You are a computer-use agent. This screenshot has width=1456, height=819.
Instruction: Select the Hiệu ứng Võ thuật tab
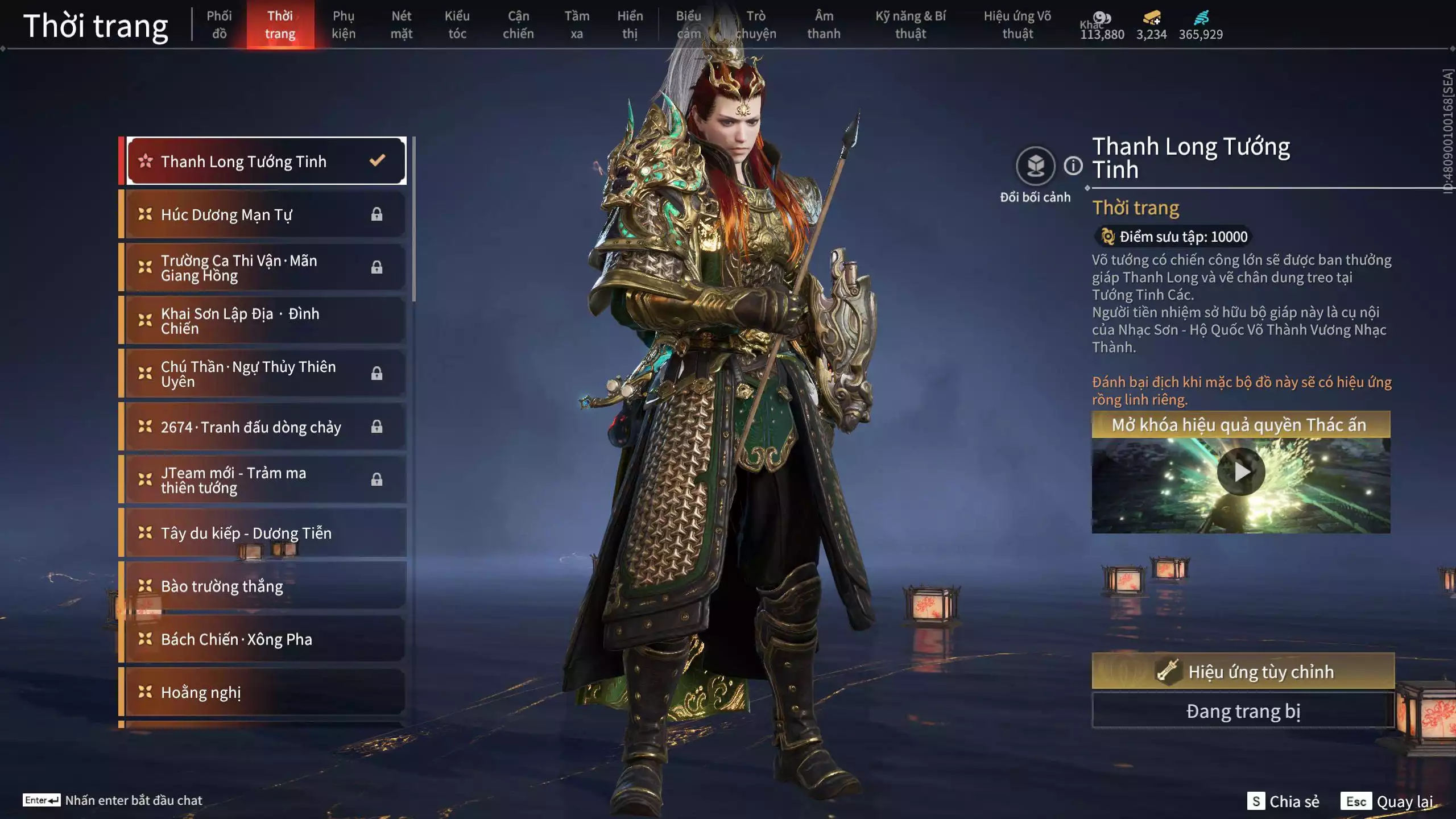click(x=1017, y=25)
